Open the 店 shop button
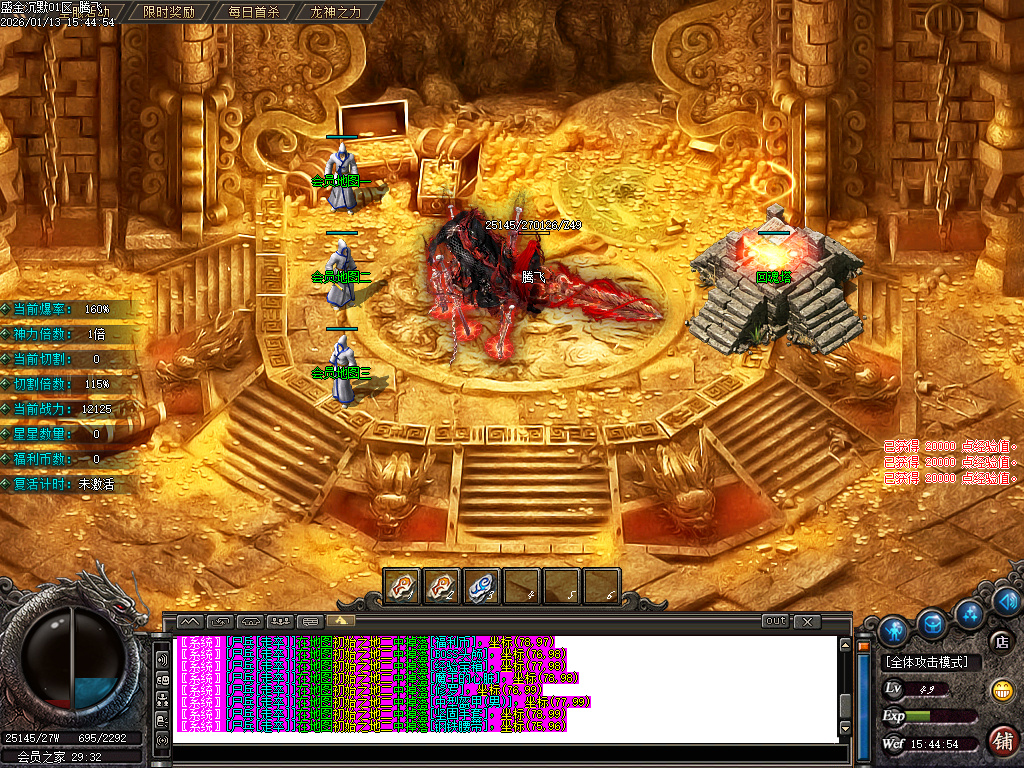 click(999, 641)
